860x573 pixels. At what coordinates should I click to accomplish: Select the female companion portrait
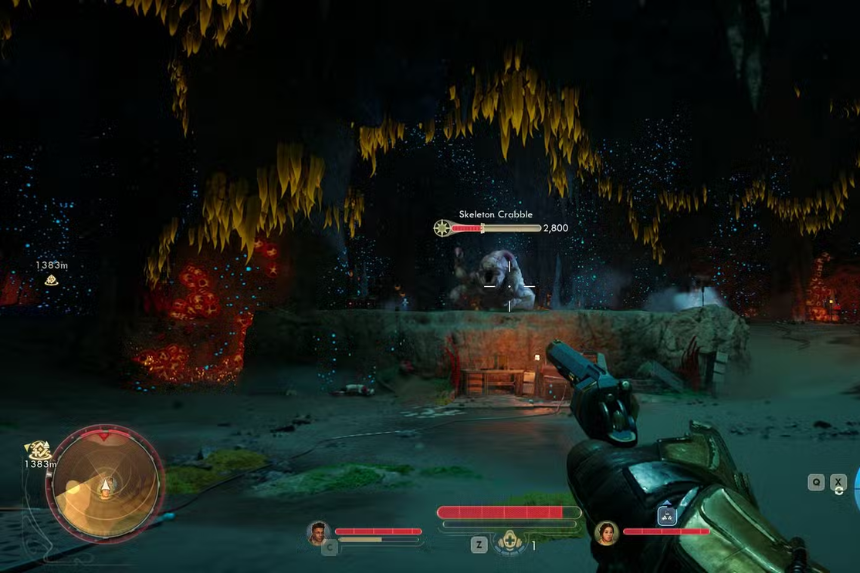(606, 532)
